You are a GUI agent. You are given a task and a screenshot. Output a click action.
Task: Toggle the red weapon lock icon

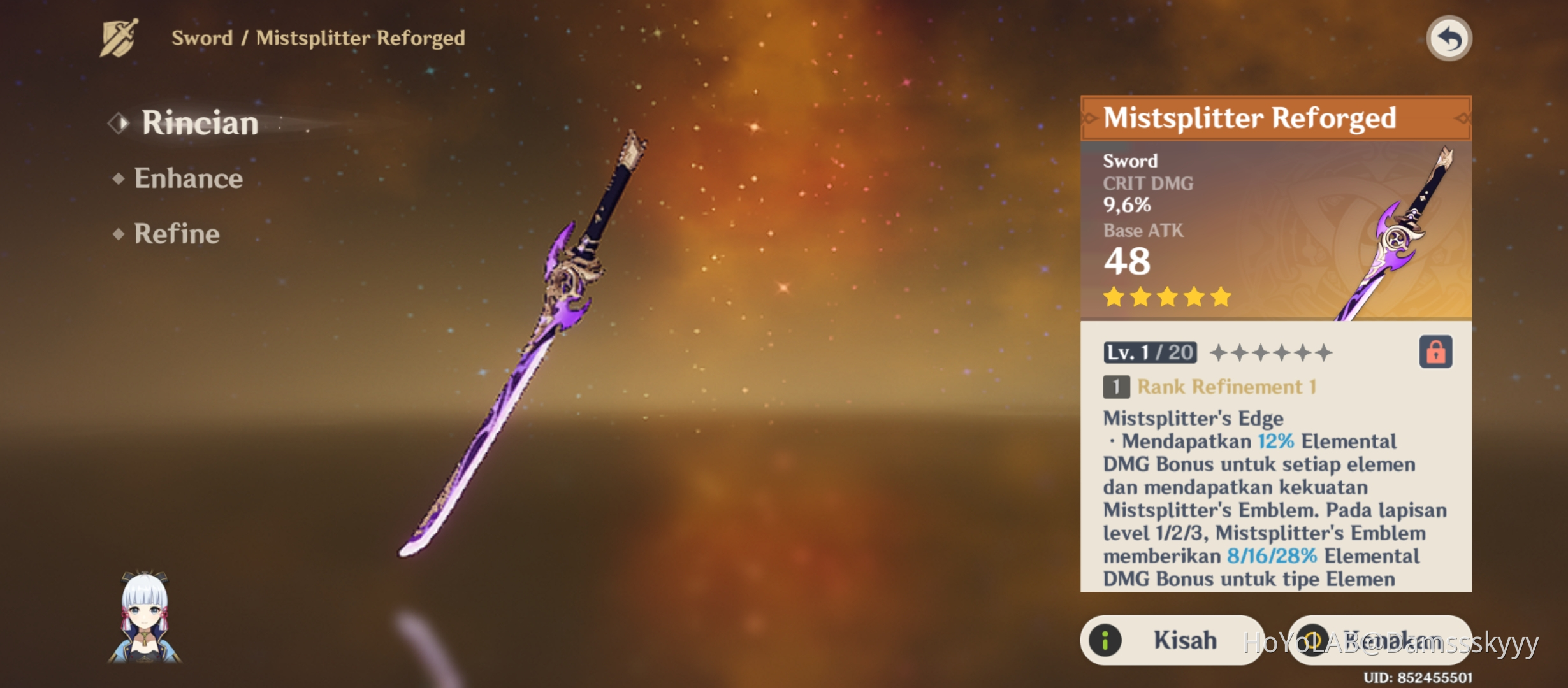coord(1435,352)
